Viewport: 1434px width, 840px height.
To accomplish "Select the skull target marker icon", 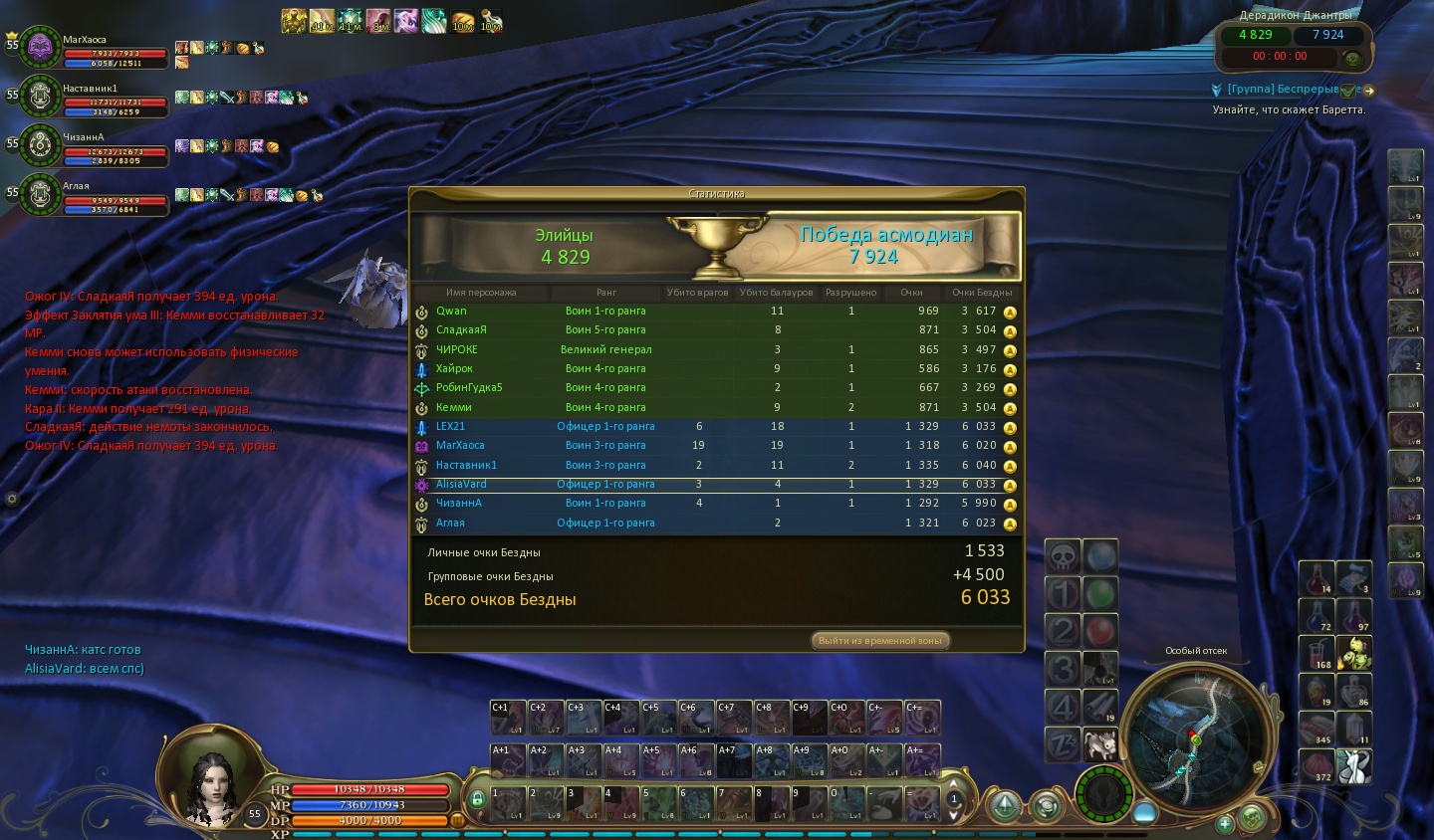I will tap(1063, 555).
